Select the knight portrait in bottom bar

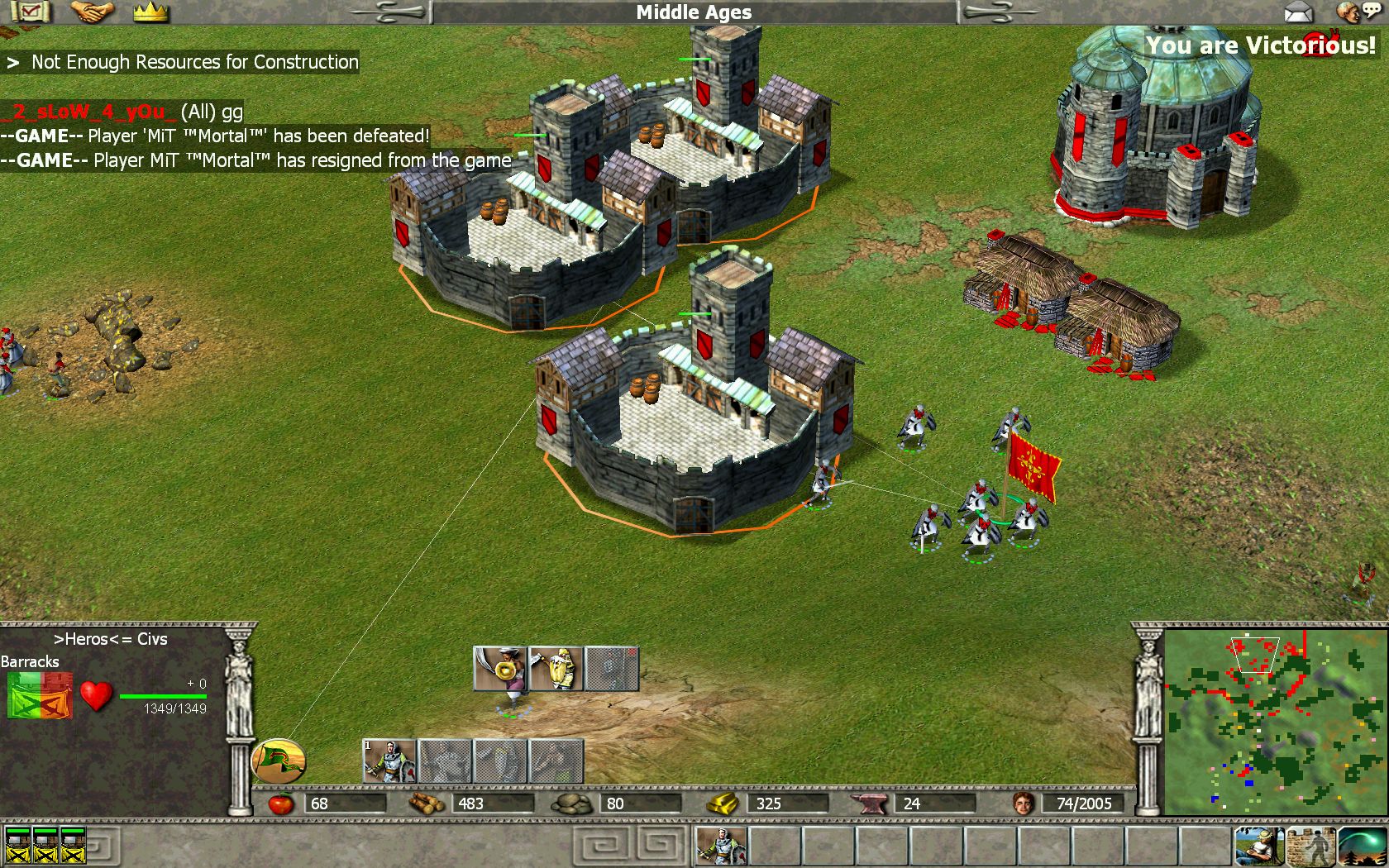point(722,846)
